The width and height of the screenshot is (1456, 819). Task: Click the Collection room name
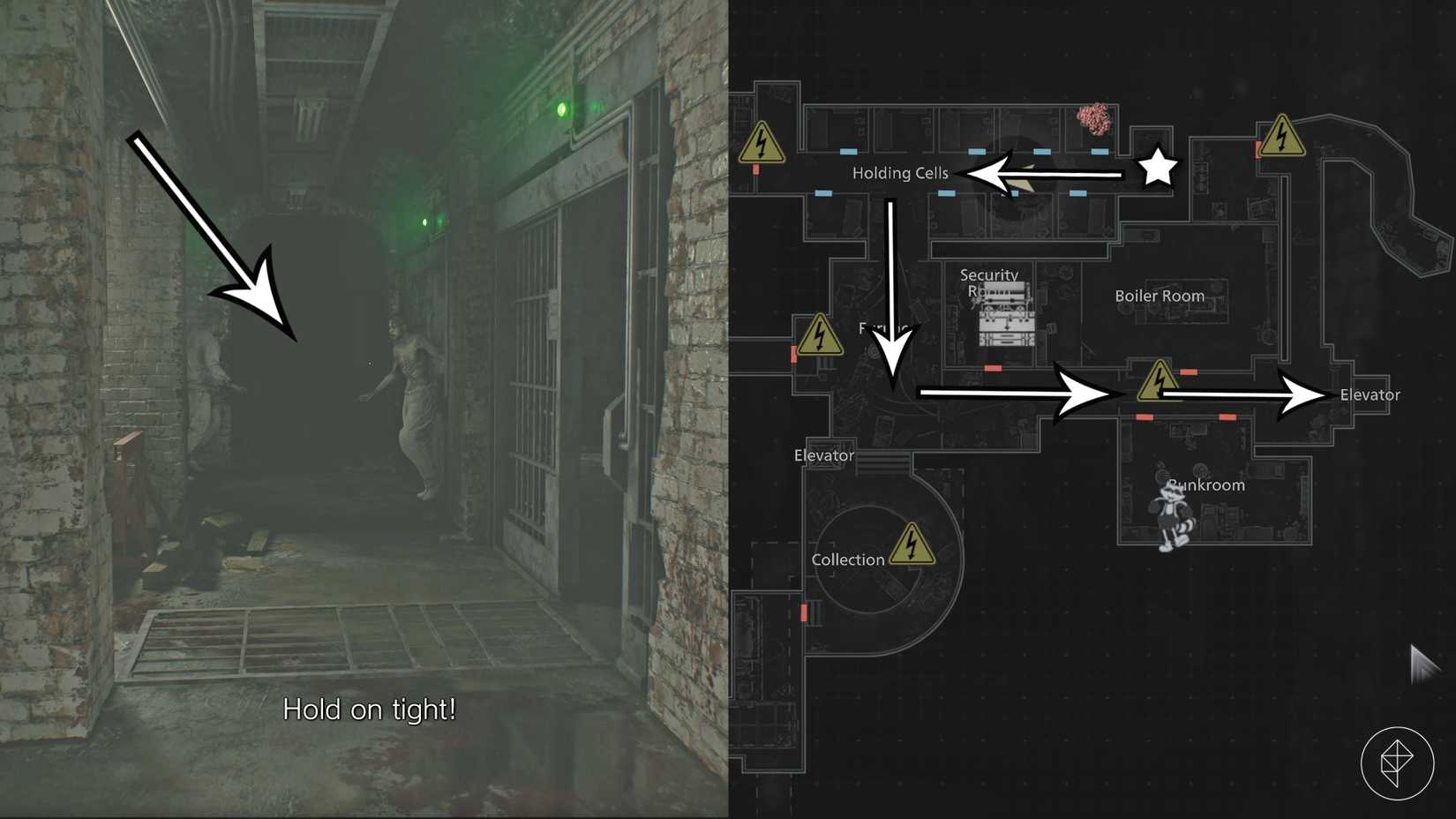(848, 559)
